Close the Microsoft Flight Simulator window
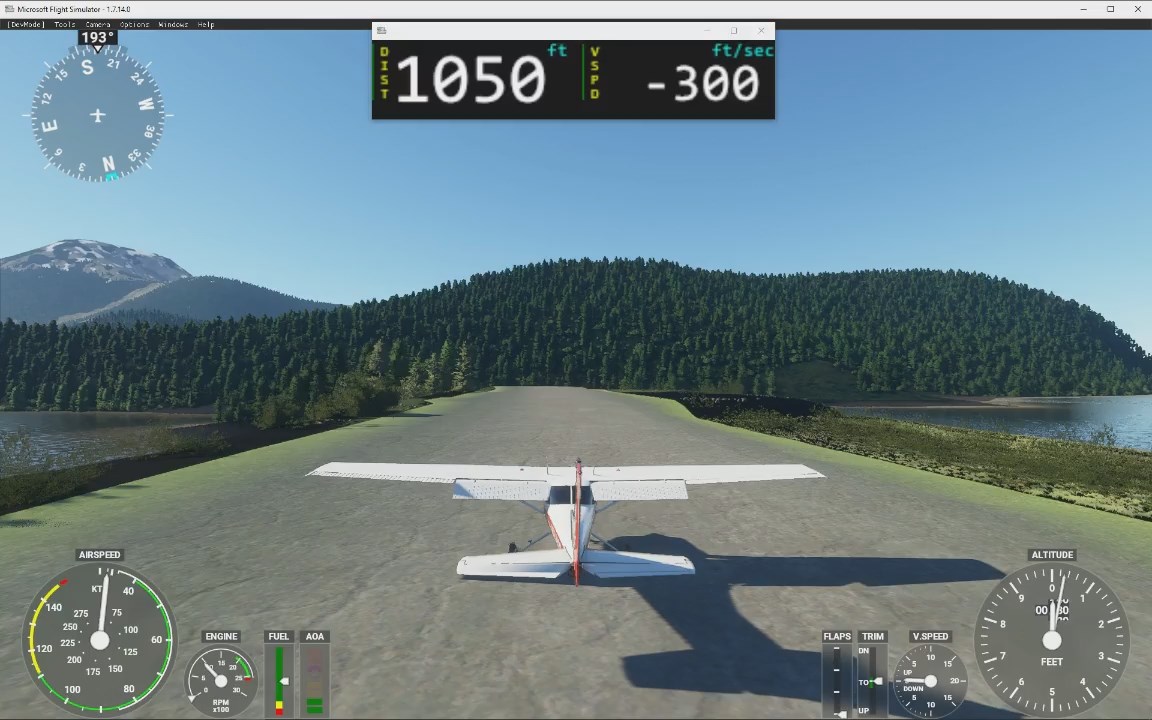Viewport: 1152px width, 720px height. [1138, 9]
